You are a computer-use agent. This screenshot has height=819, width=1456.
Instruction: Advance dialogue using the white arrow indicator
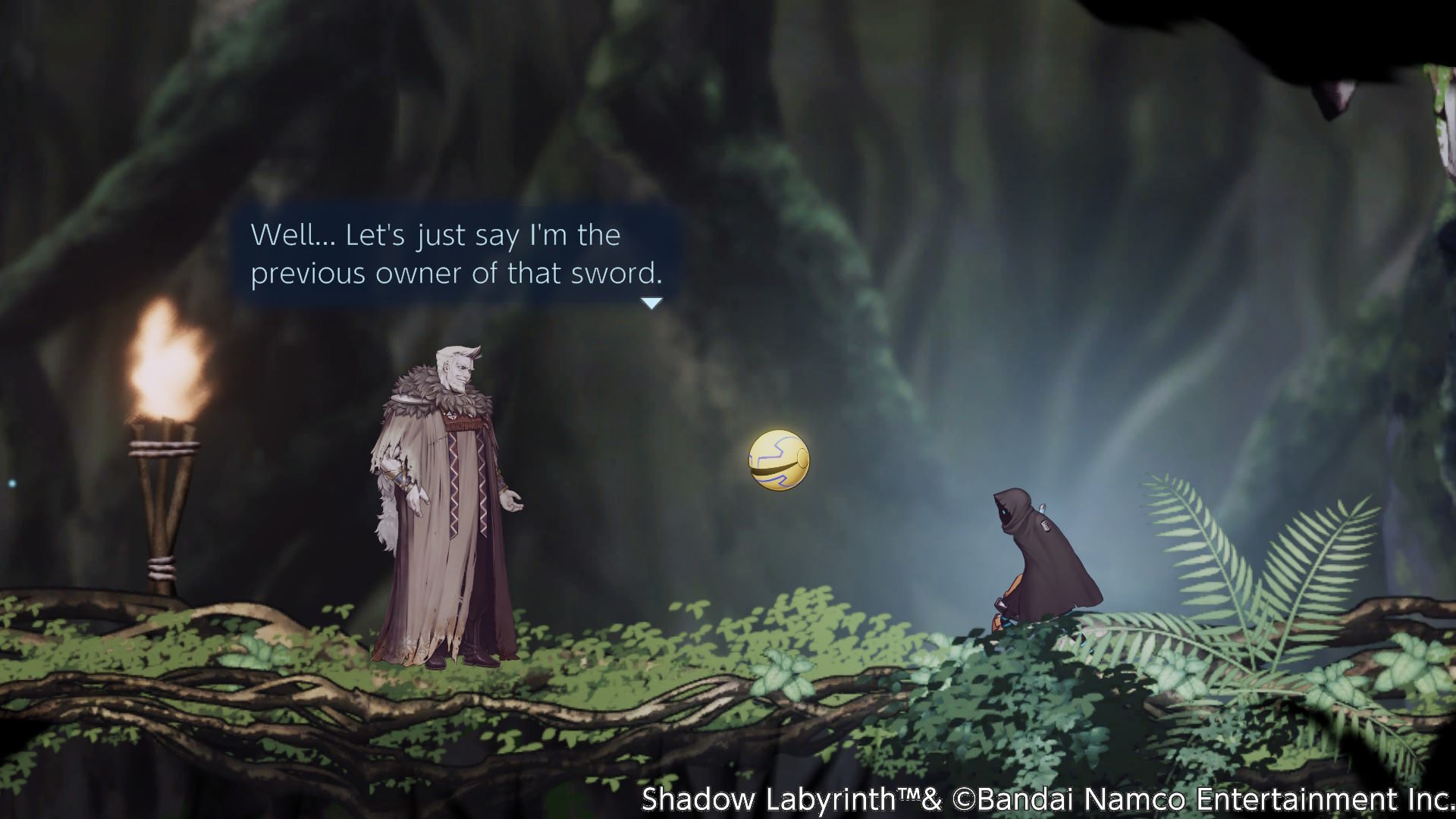651,303
